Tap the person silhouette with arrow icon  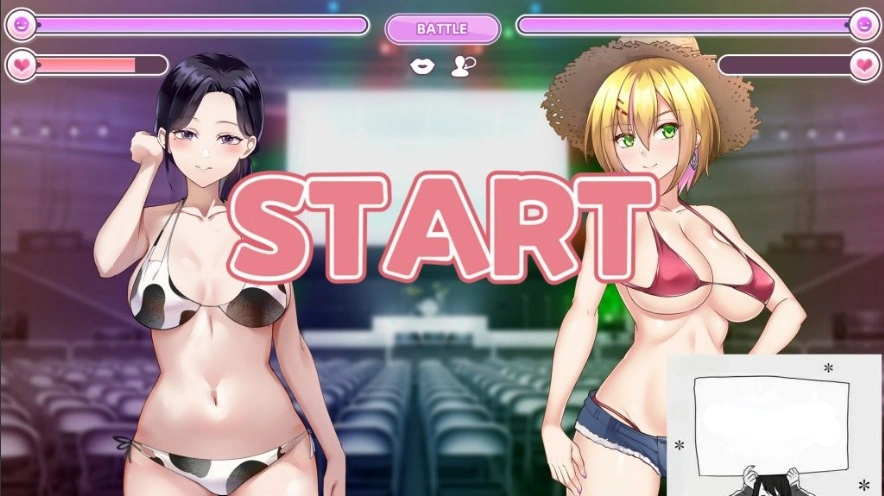click(x=462, y=66)
